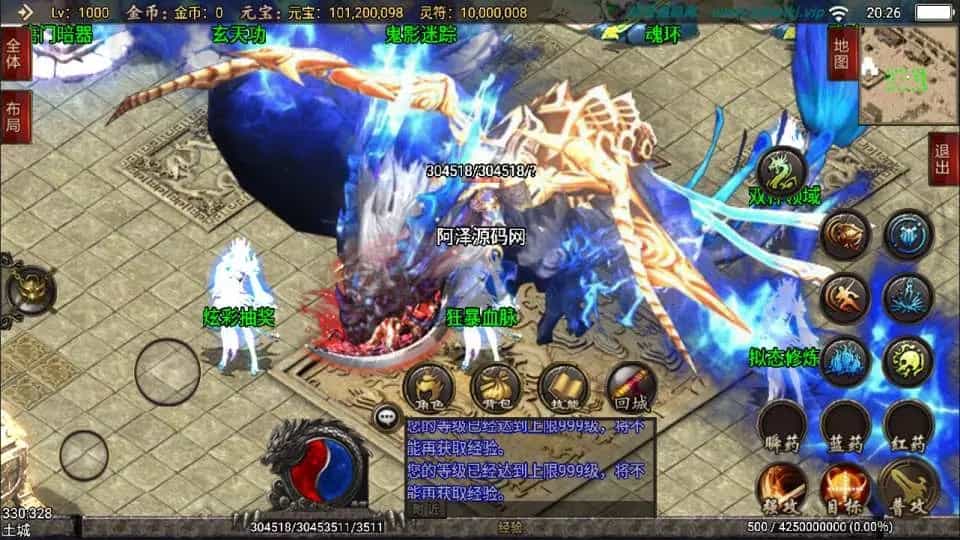The width and height of the screenshot is (960, 540).
Task: Use the 红药 red potion slot
Action: point(909,428)
